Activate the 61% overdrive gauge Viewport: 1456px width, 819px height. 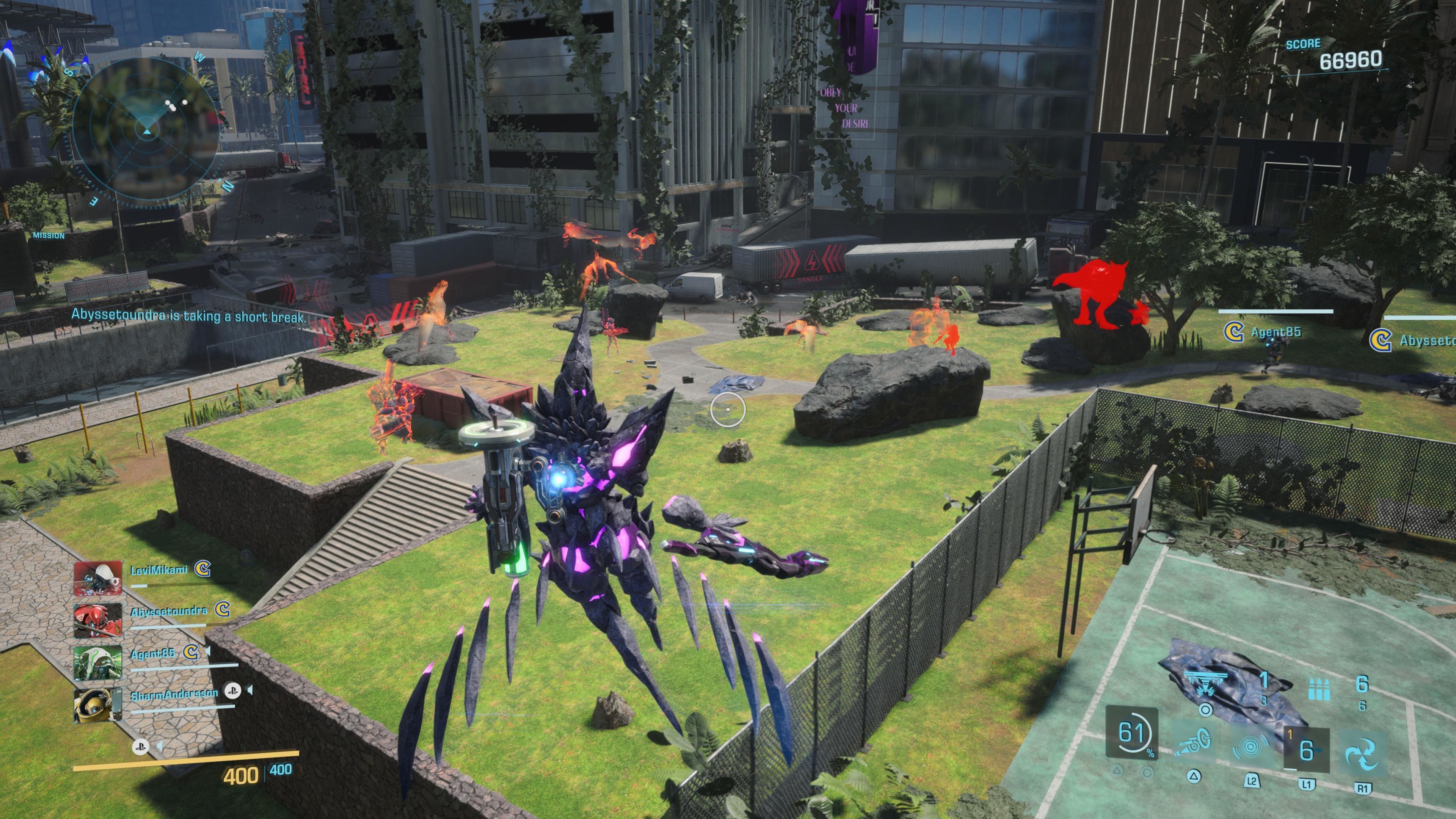click(x=1131, y=733)
